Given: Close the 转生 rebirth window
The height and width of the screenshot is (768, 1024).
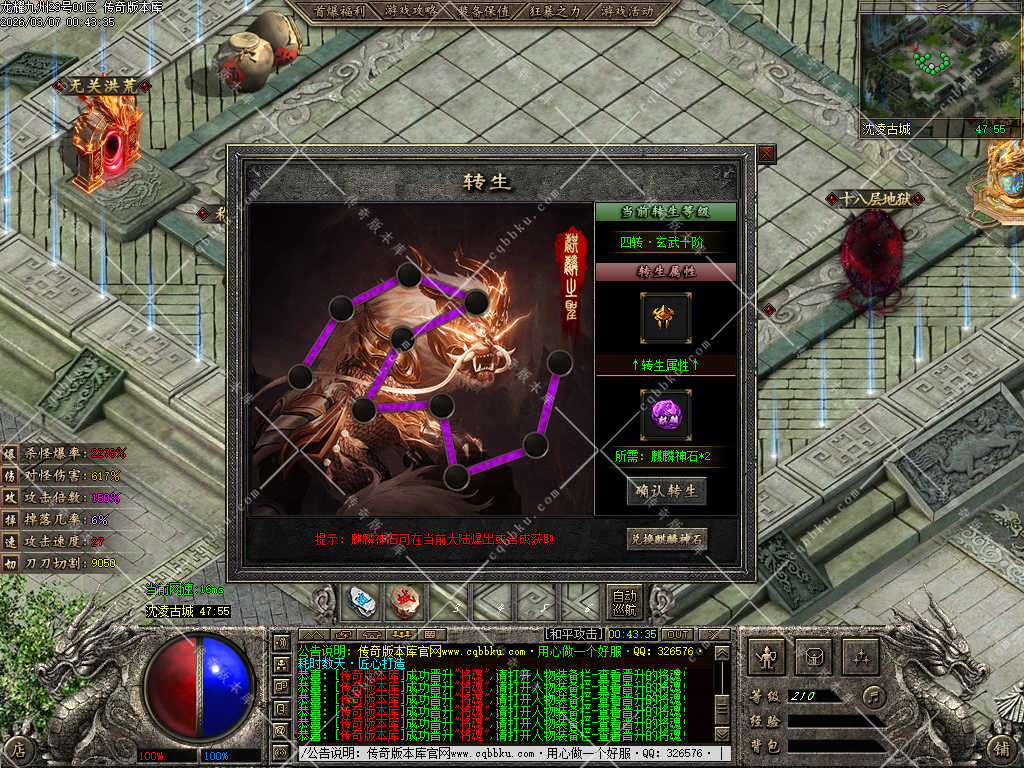Looking at the screenshot, I should point(766,154).
